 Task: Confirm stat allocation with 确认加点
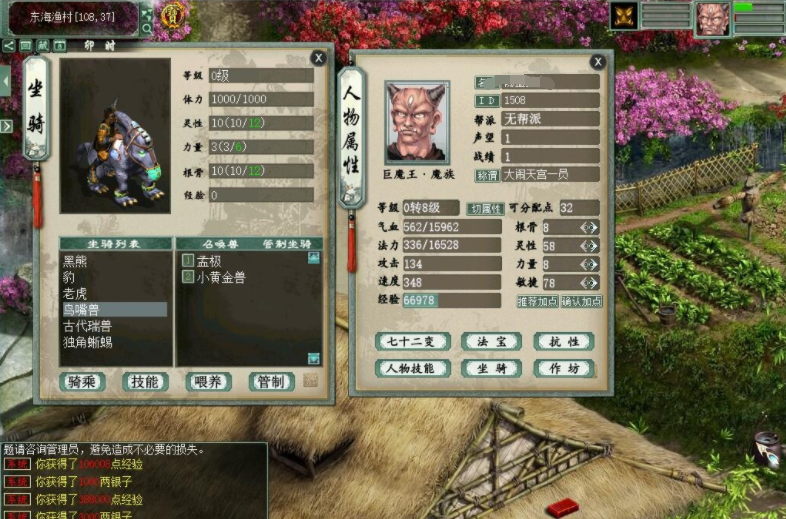coord(581,301)
